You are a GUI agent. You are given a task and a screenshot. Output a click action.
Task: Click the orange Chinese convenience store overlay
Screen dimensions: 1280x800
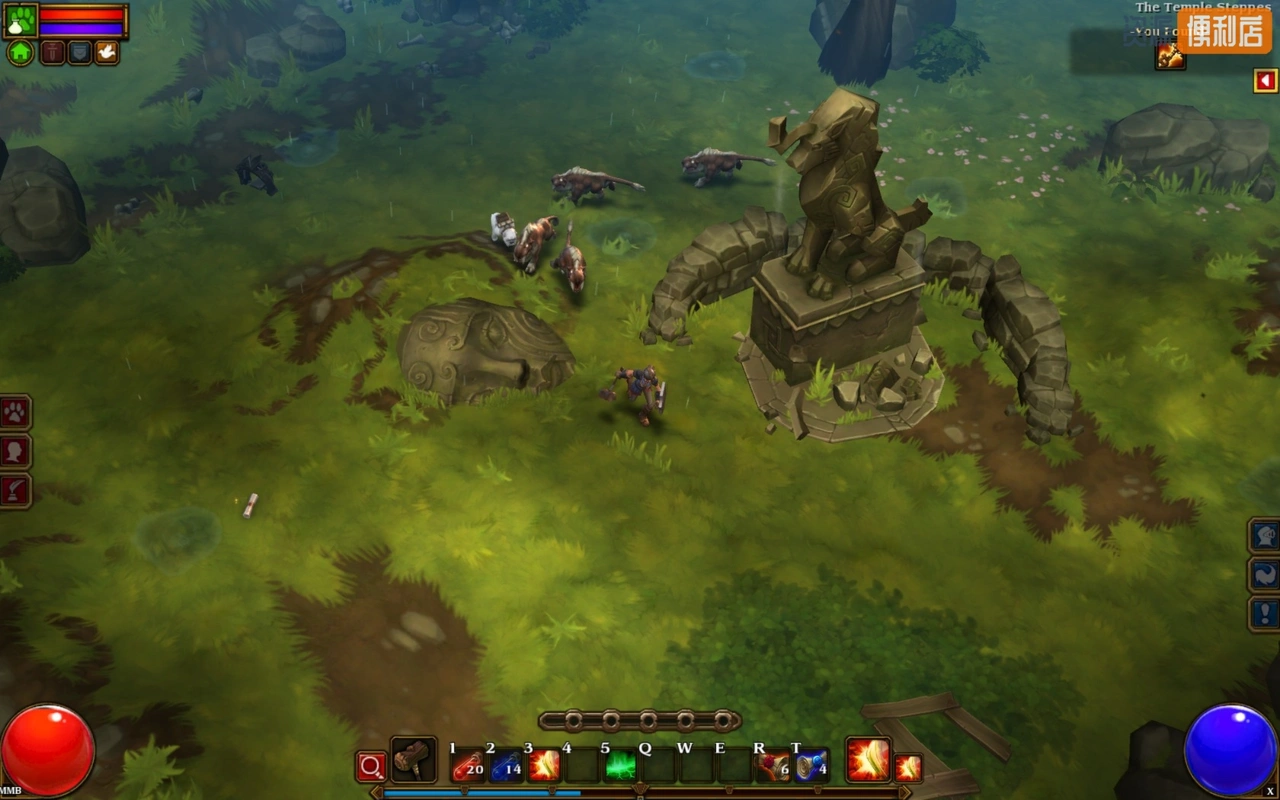1224,31
